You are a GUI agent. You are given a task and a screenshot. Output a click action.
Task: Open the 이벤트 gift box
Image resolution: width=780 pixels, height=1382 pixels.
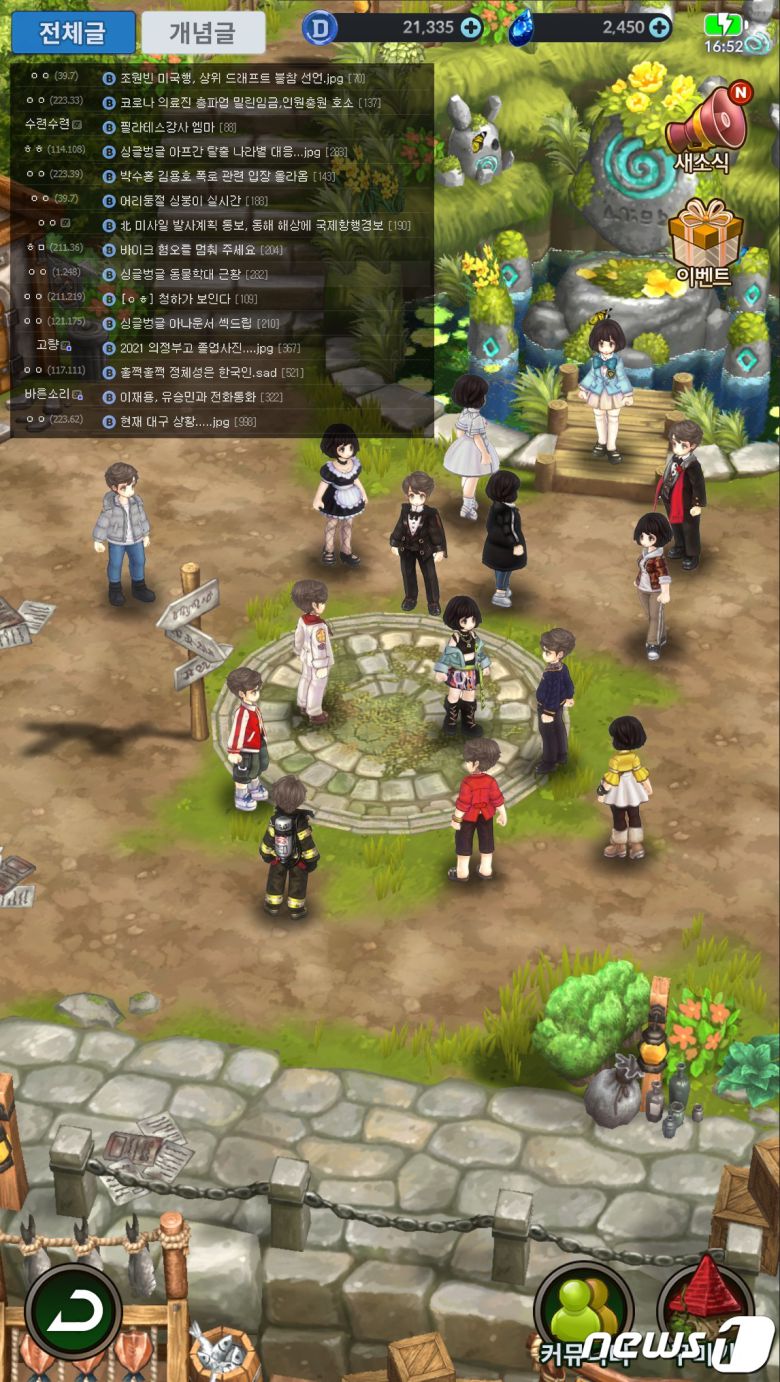click(x=705, y=242)
